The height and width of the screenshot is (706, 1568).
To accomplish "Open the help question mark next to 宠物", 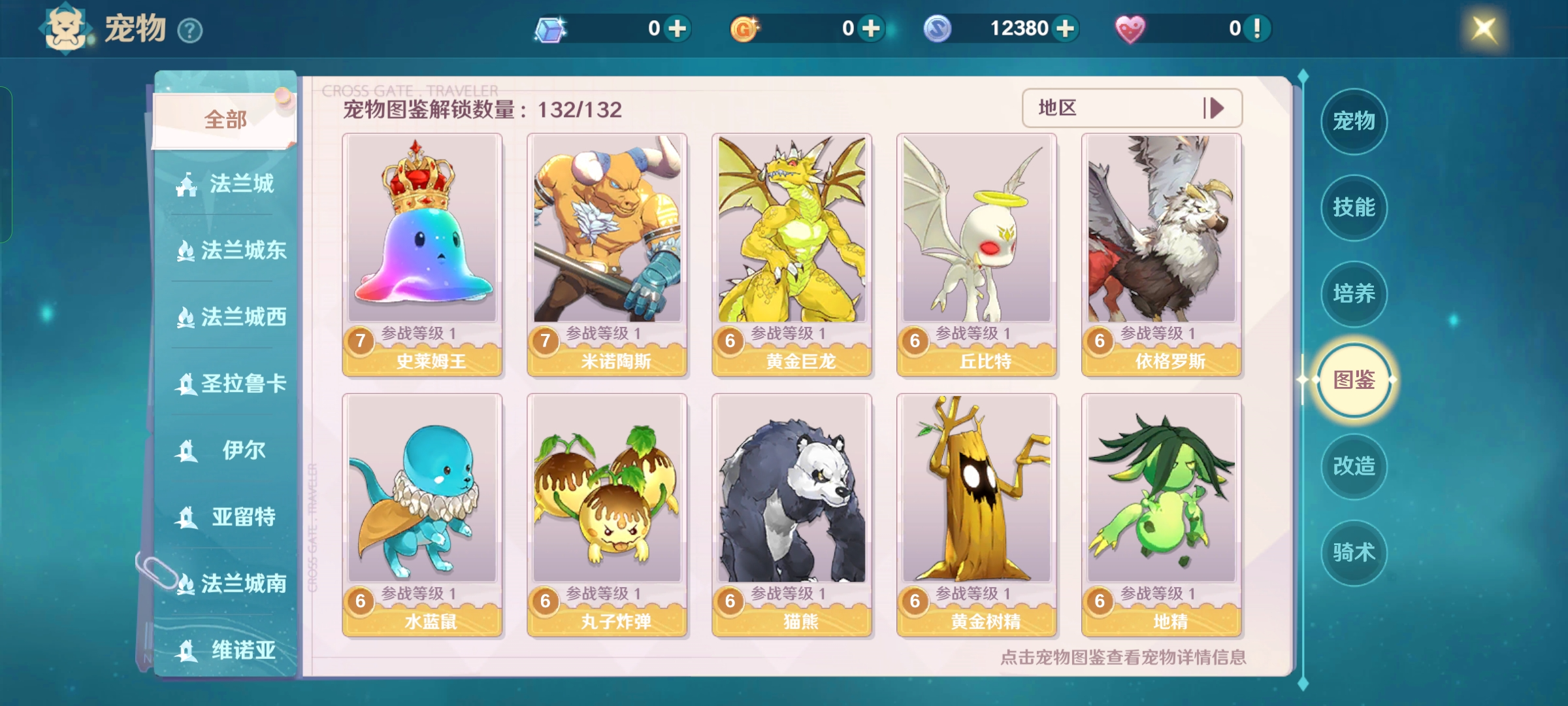I will click(190, 31).
